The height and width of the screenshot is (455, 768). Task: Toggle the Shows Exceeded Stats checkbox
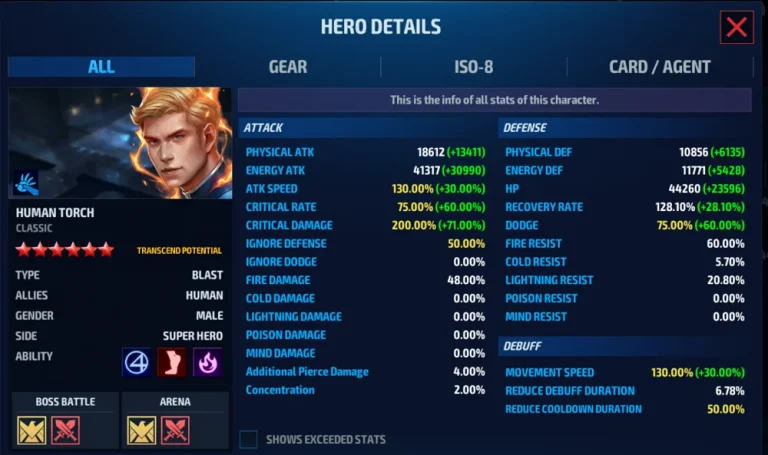click(x=249, y=439)
